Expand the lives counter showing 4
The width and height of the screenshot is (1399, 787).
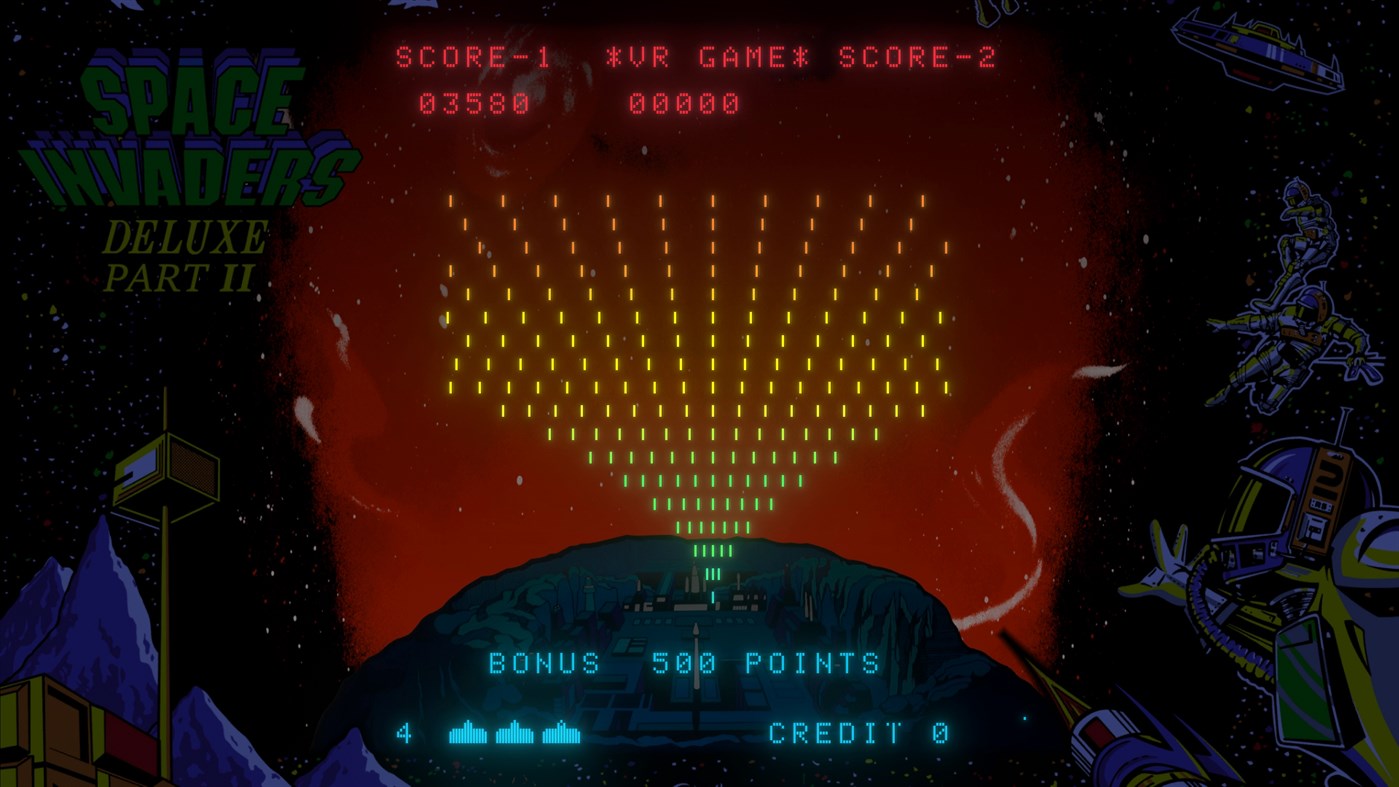point(404,734)
